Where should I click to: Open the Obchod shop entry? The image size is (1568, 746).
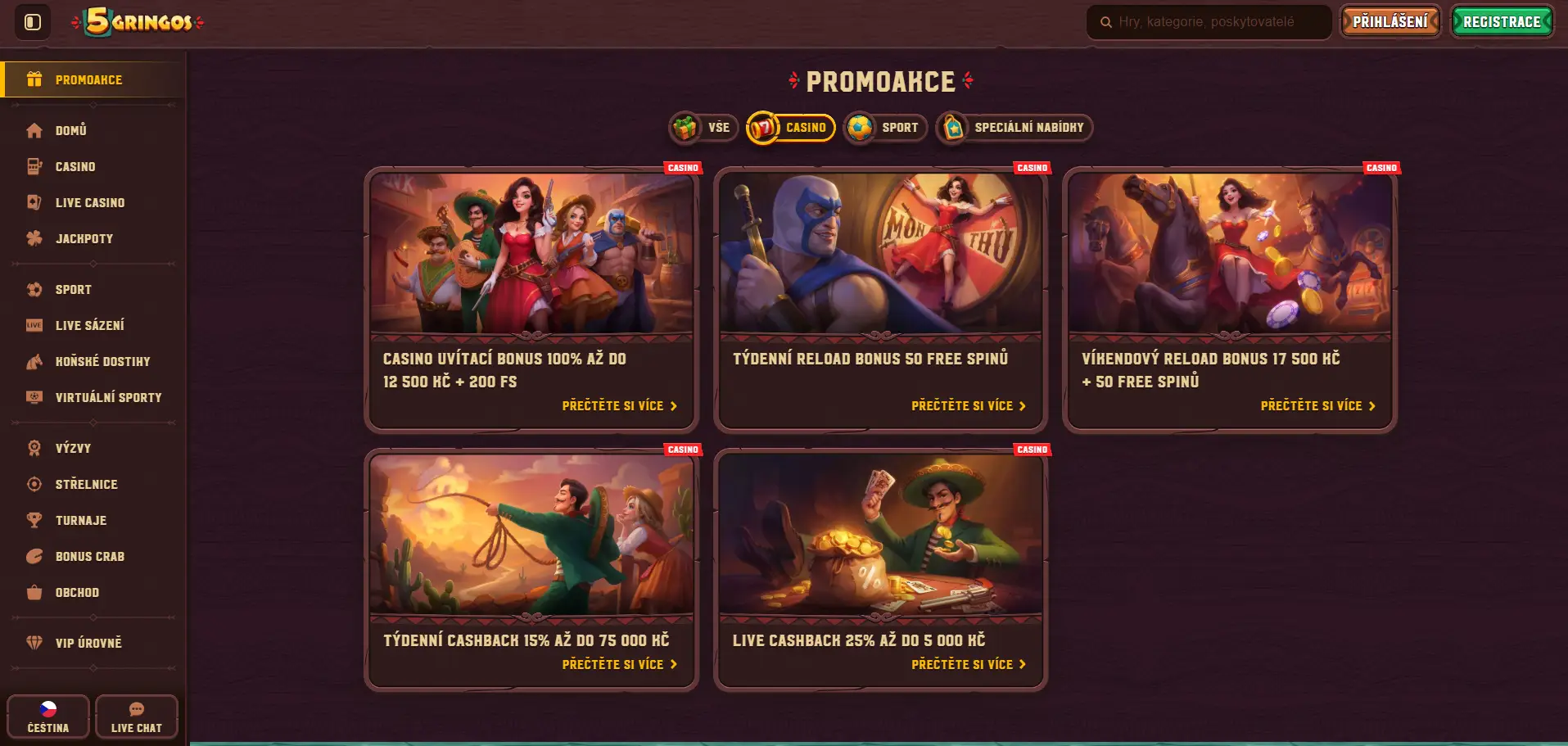(77, 593)
